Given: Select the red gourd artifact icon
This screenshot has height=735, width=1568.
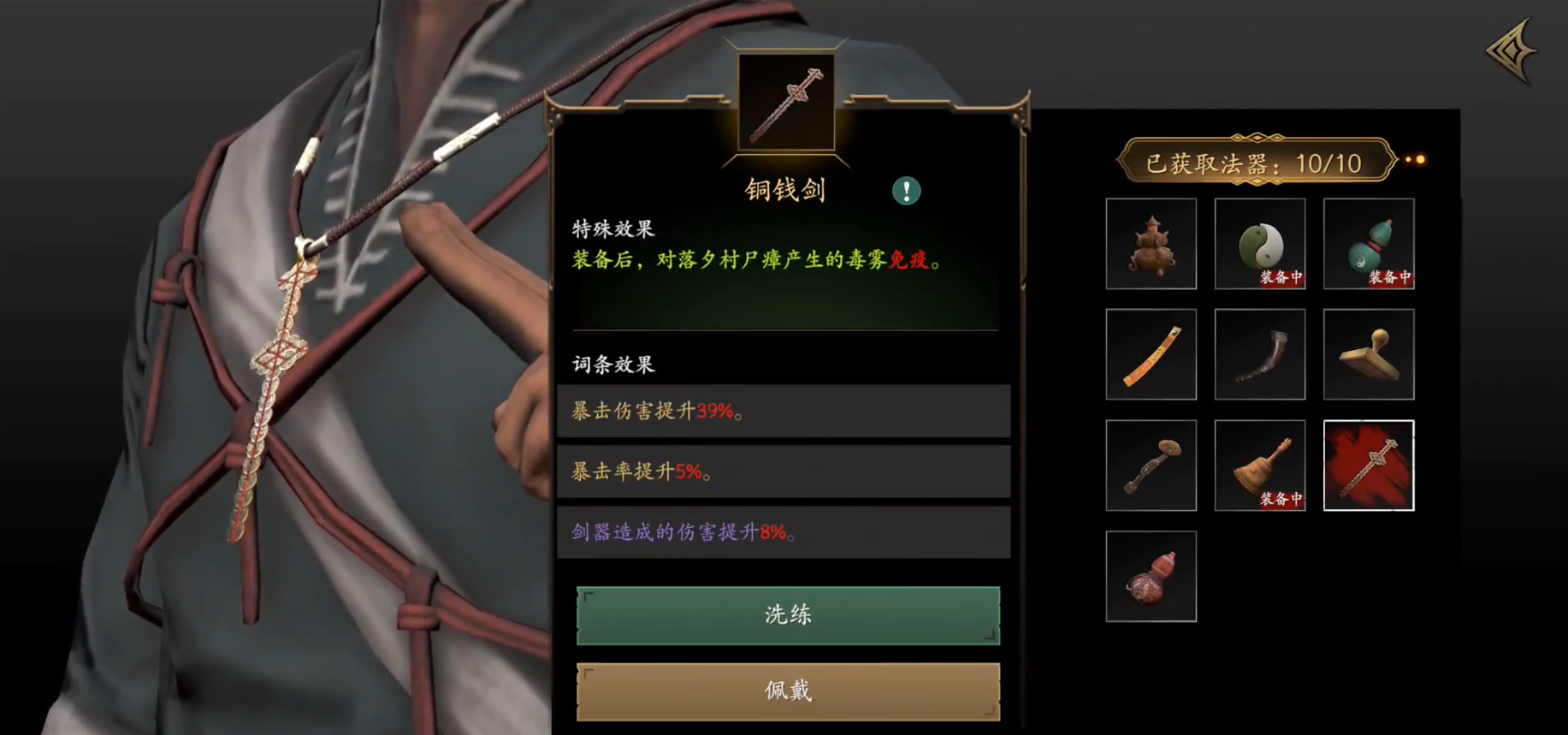Looking at the screenshot, I should [1151, 575].
